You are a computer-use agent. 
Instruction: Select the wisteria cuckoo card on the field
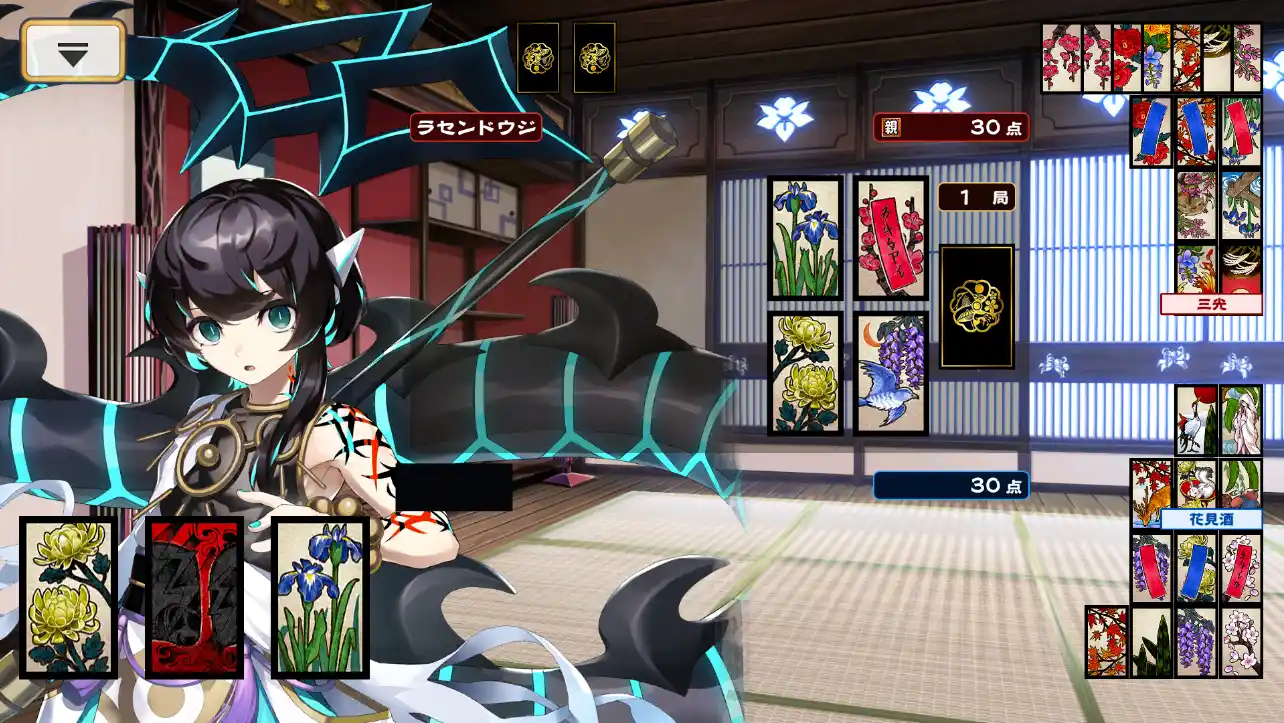[x=892, y=373]
